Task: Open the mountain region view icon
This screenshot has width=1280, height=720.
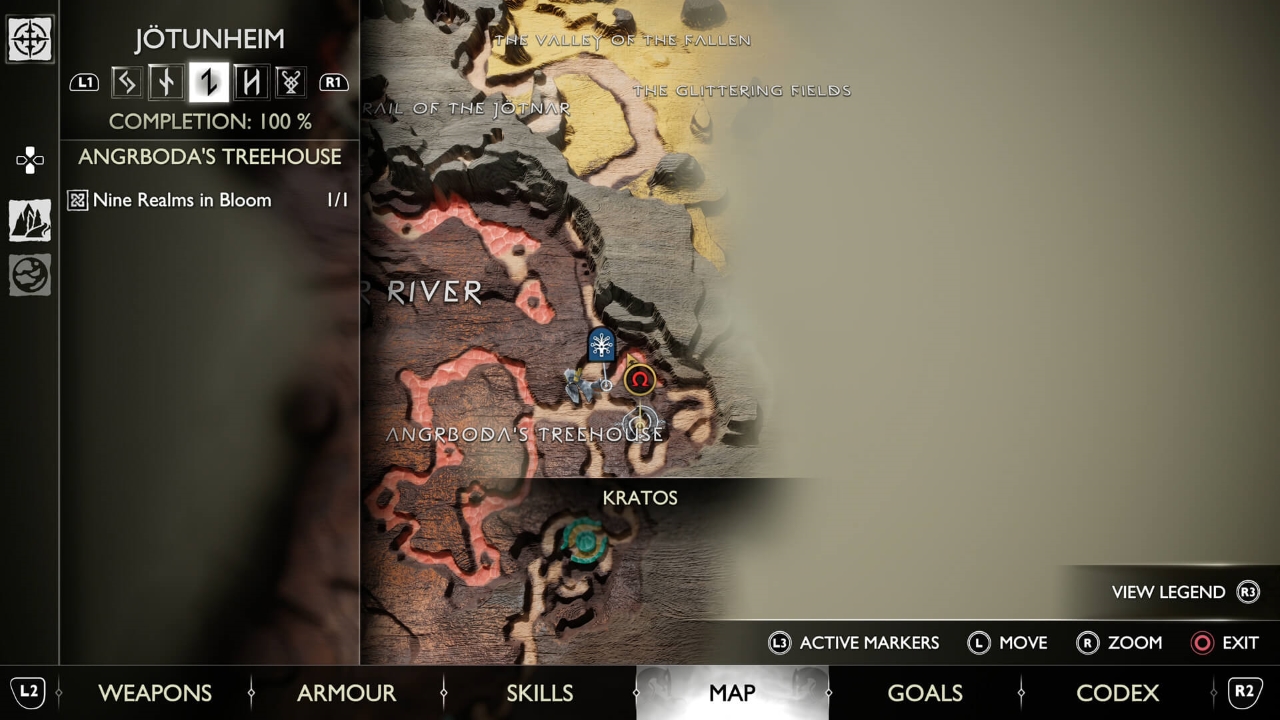Action: [x=30, y=220]
